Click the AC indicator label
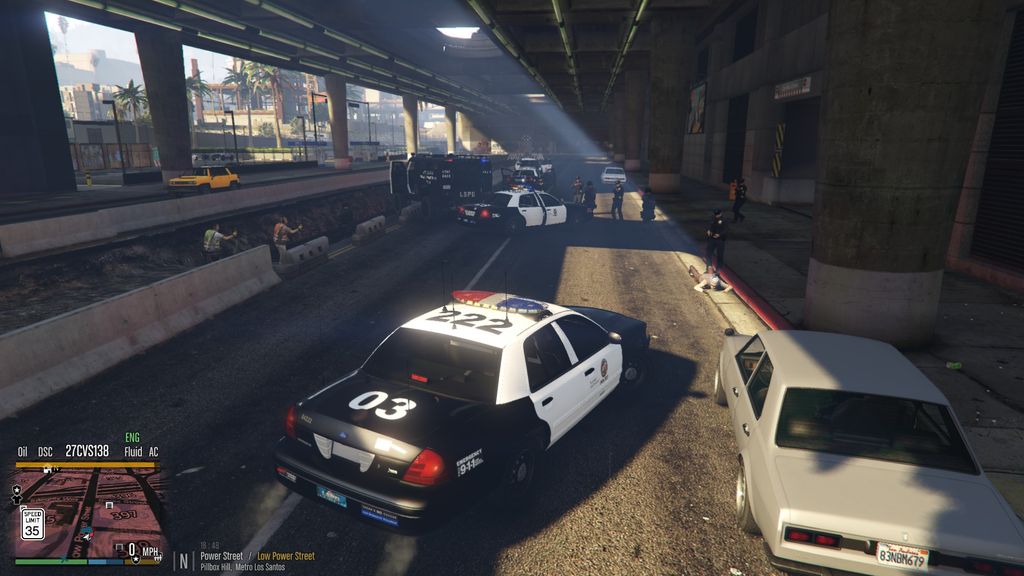Screen dimensions: 1024x576 (x=152, y=452)
